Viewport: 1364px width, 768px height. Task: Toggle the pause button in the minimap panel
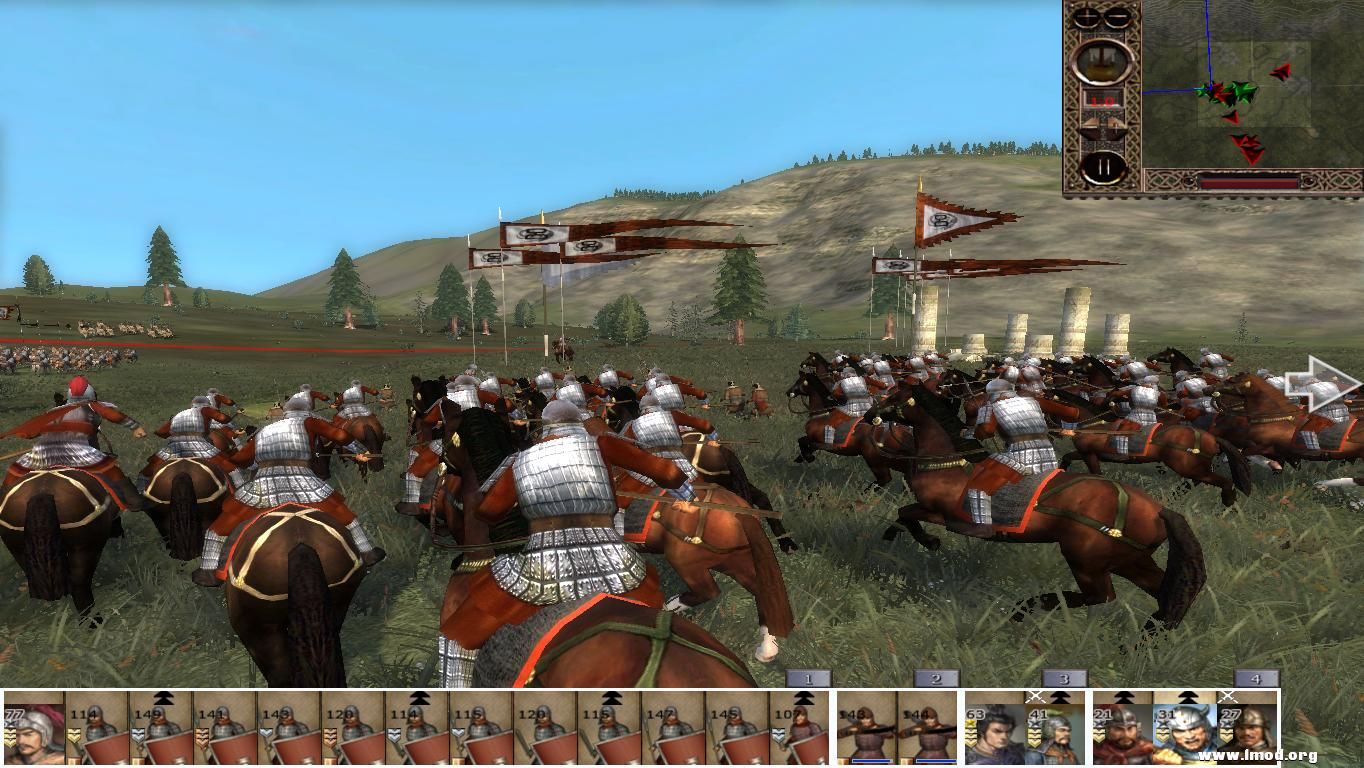pyautogui.click(x=1103, y=164)
